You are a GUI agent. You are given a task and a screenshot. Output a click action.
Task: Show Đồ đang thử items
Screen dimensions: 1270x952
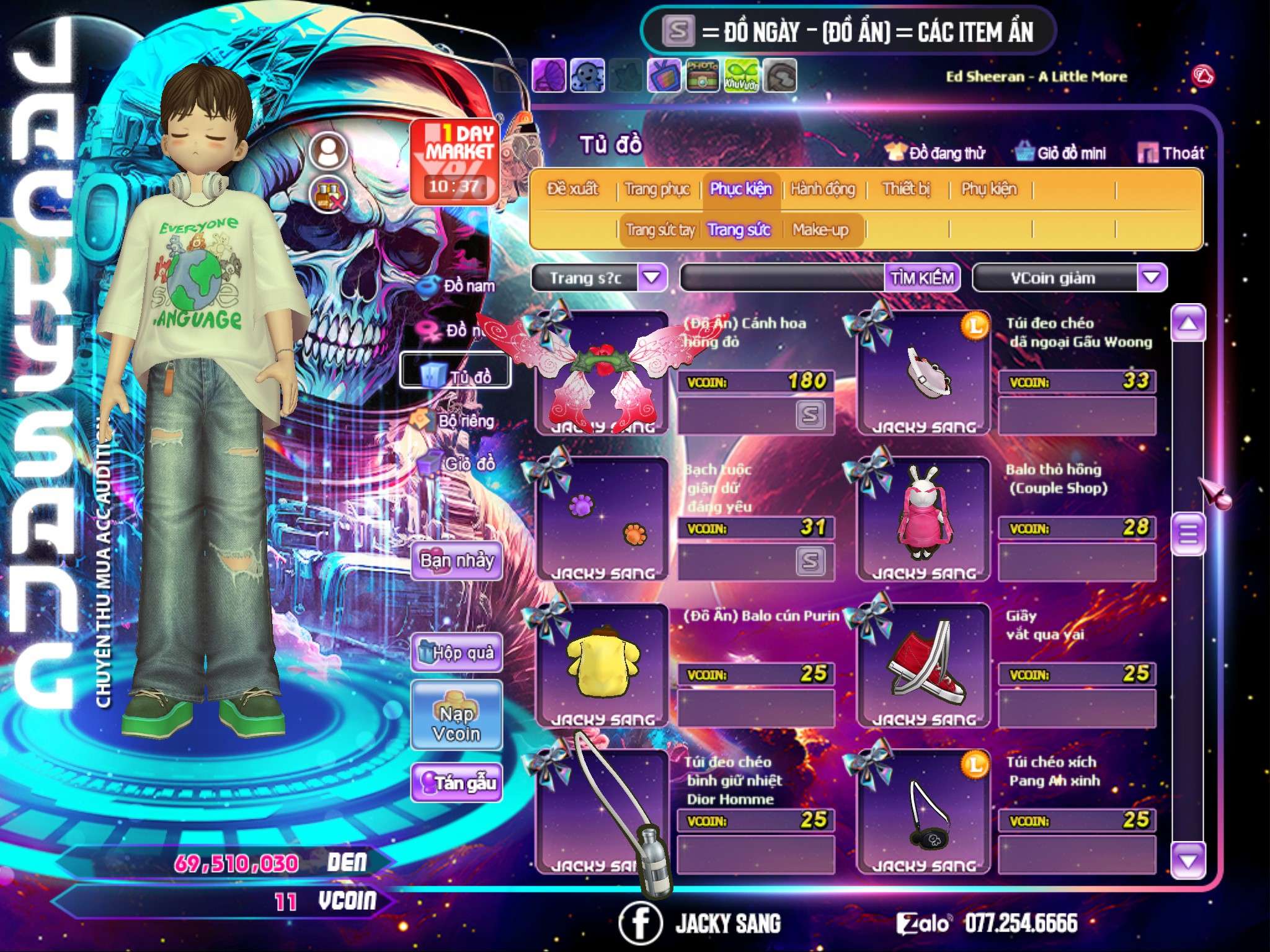(x=936, y=153)
